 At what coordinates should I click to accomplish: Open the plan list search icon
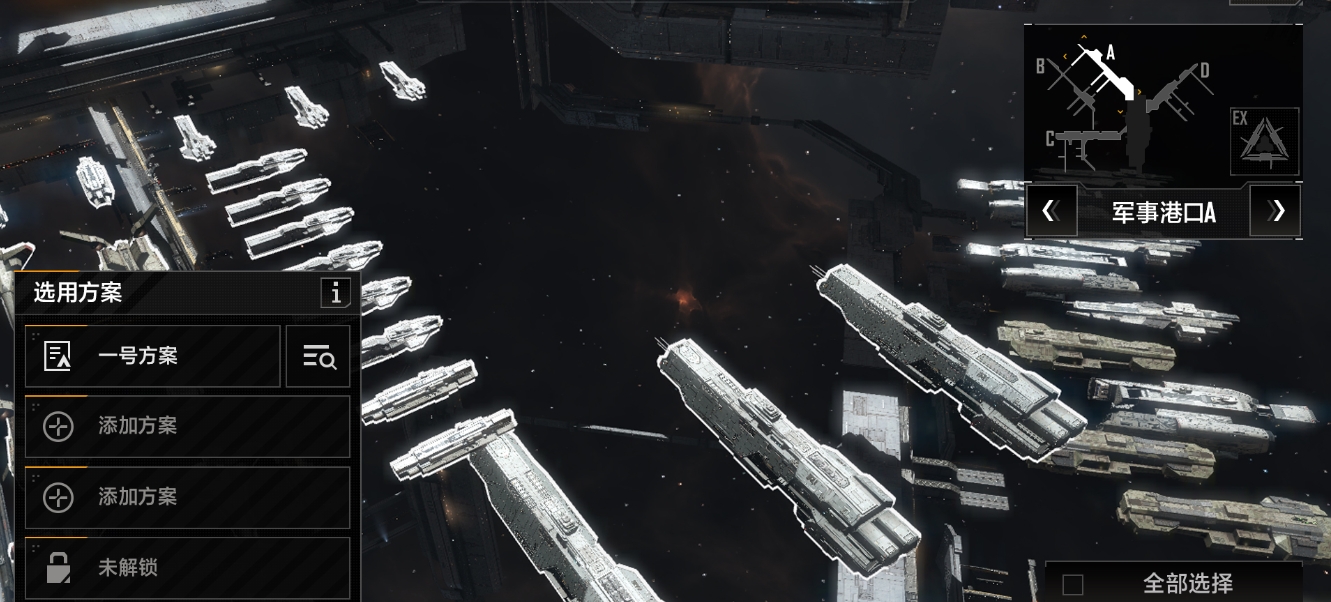(318, 356)
